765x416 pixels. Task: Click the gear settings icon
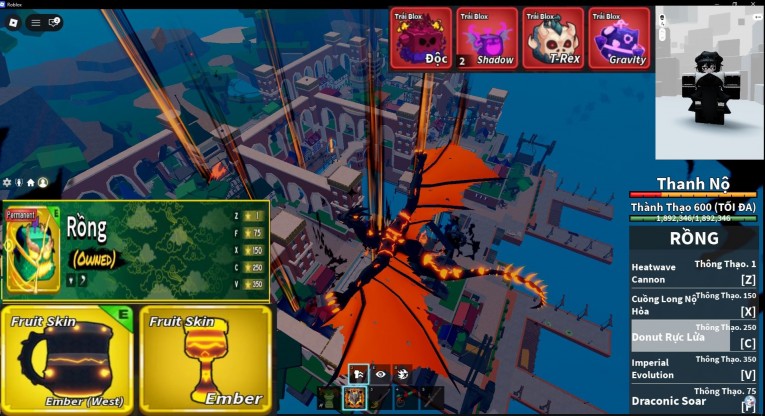(x=8, y=183)
